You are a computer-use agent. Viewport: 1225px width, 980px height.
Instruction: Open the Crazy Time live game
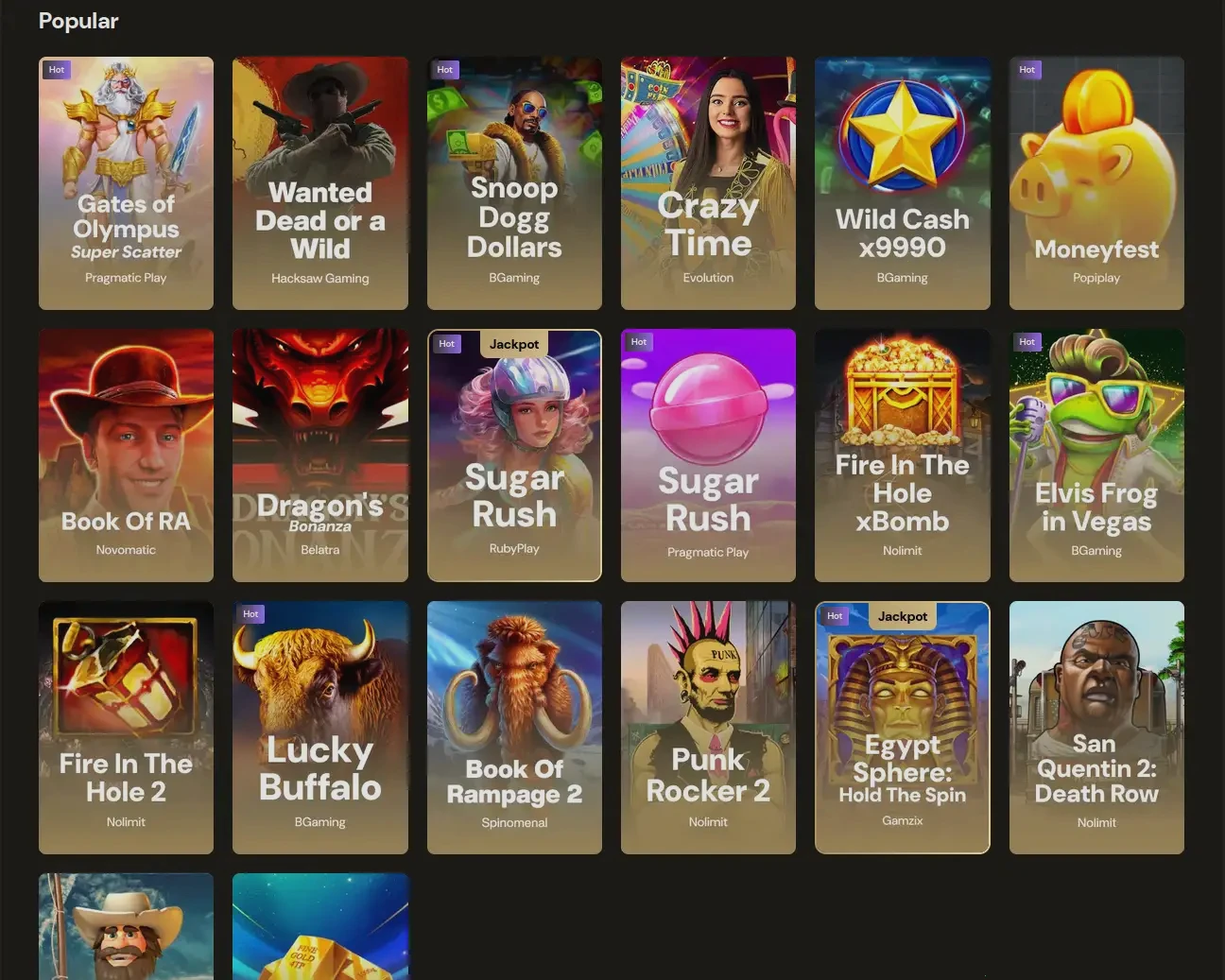[708, 182]
